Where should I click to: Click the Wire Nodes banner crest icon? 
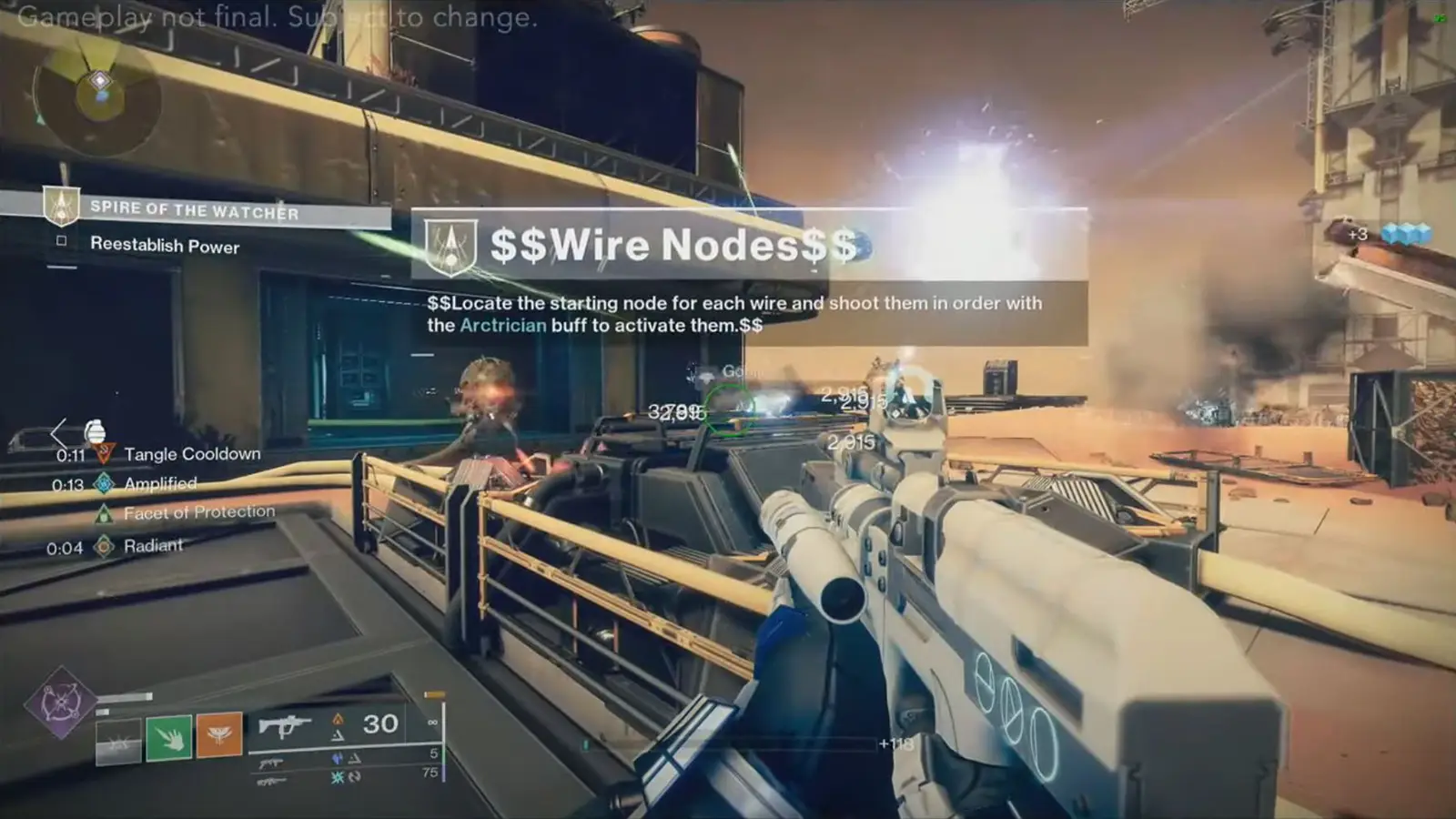pos(452,242)
